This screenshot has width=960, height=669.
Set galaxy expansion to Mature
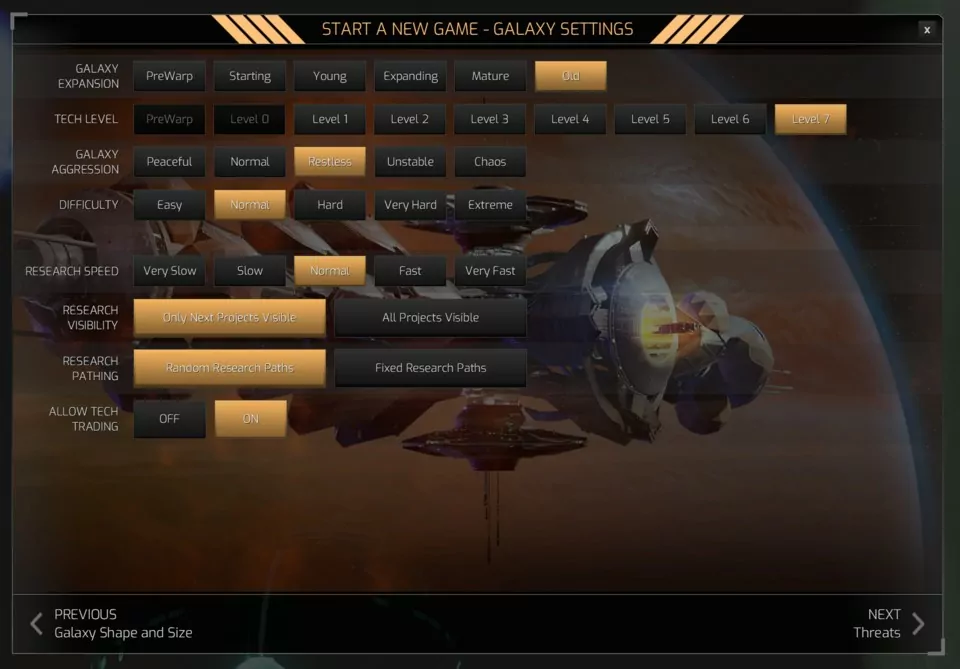coord(490,76)
